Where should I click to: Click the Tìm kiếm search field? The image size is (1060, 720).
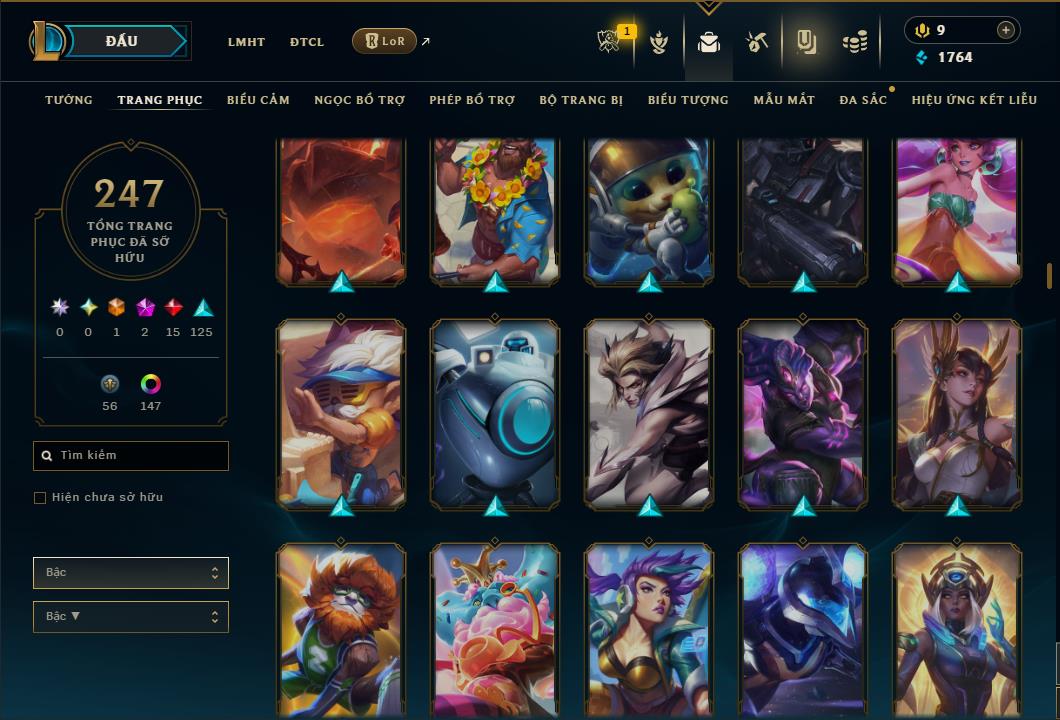(131, 456)
